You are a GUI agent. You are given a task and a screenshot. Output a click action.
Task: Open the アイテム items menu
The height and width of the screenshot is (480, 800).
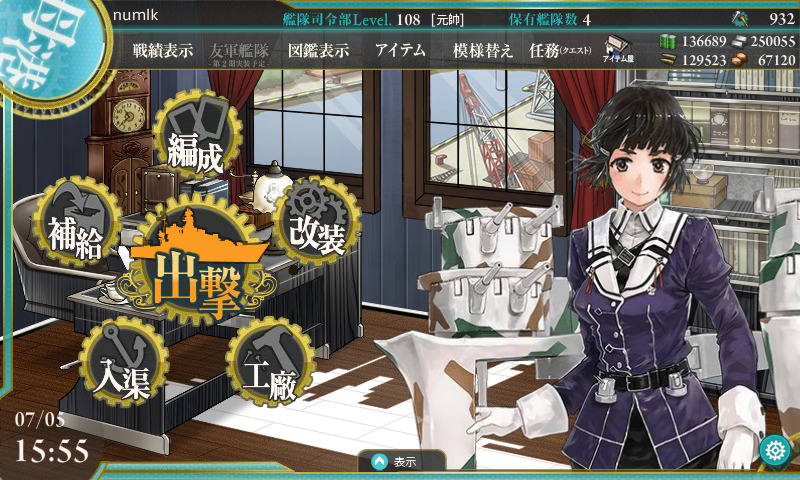[400, 51]
